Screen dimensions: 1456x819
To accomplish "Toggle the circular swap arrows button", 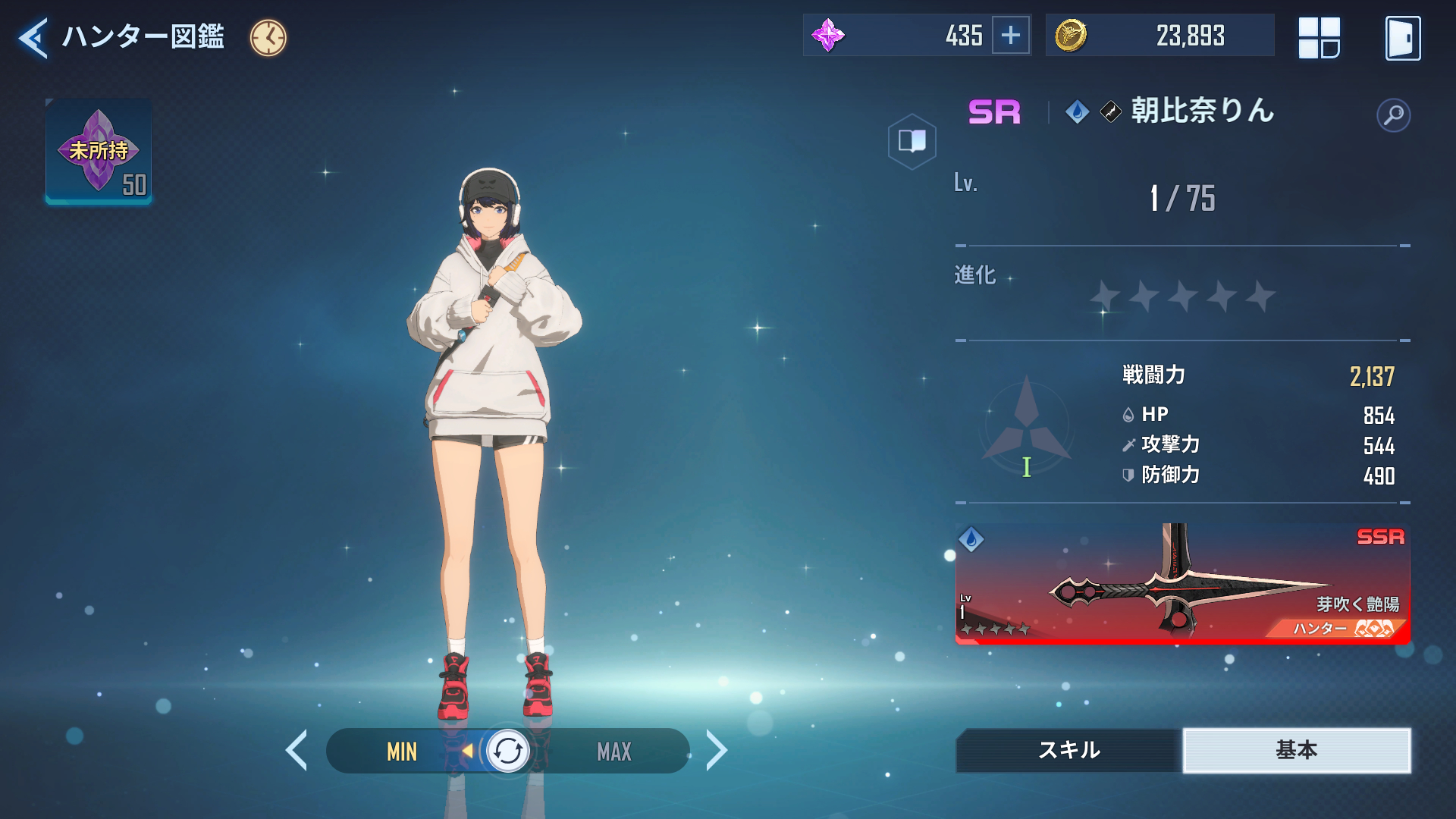I will (507, 752).
